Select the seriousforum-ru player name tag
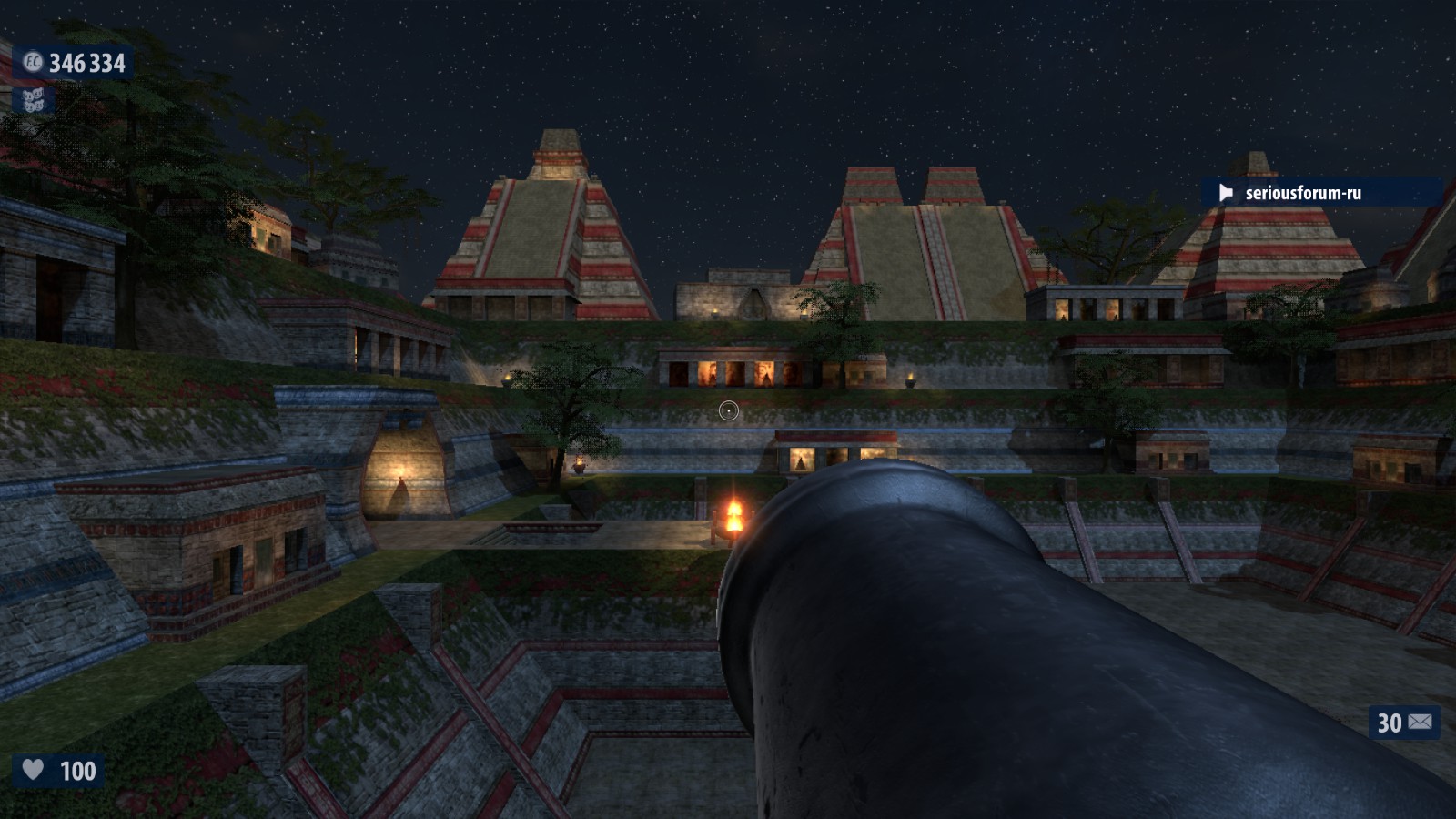This screenshot has width=1456, height=819. click(x=1302, y=193)
